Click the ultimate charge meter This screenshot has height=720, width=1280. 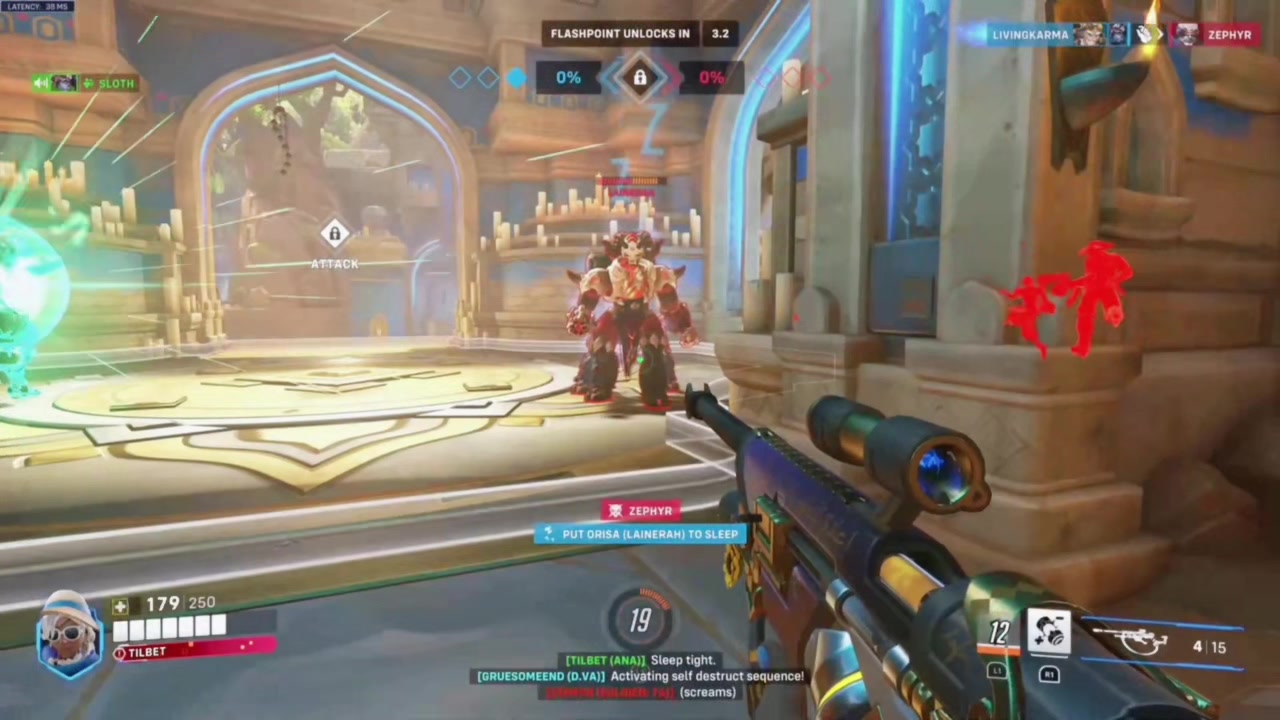640,621
